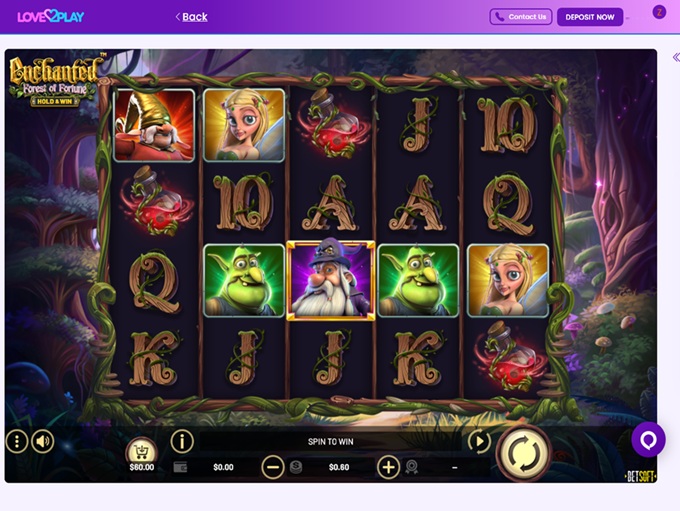Click the Contact Us button
Screen dimensions: 680x511
point(521,17)
